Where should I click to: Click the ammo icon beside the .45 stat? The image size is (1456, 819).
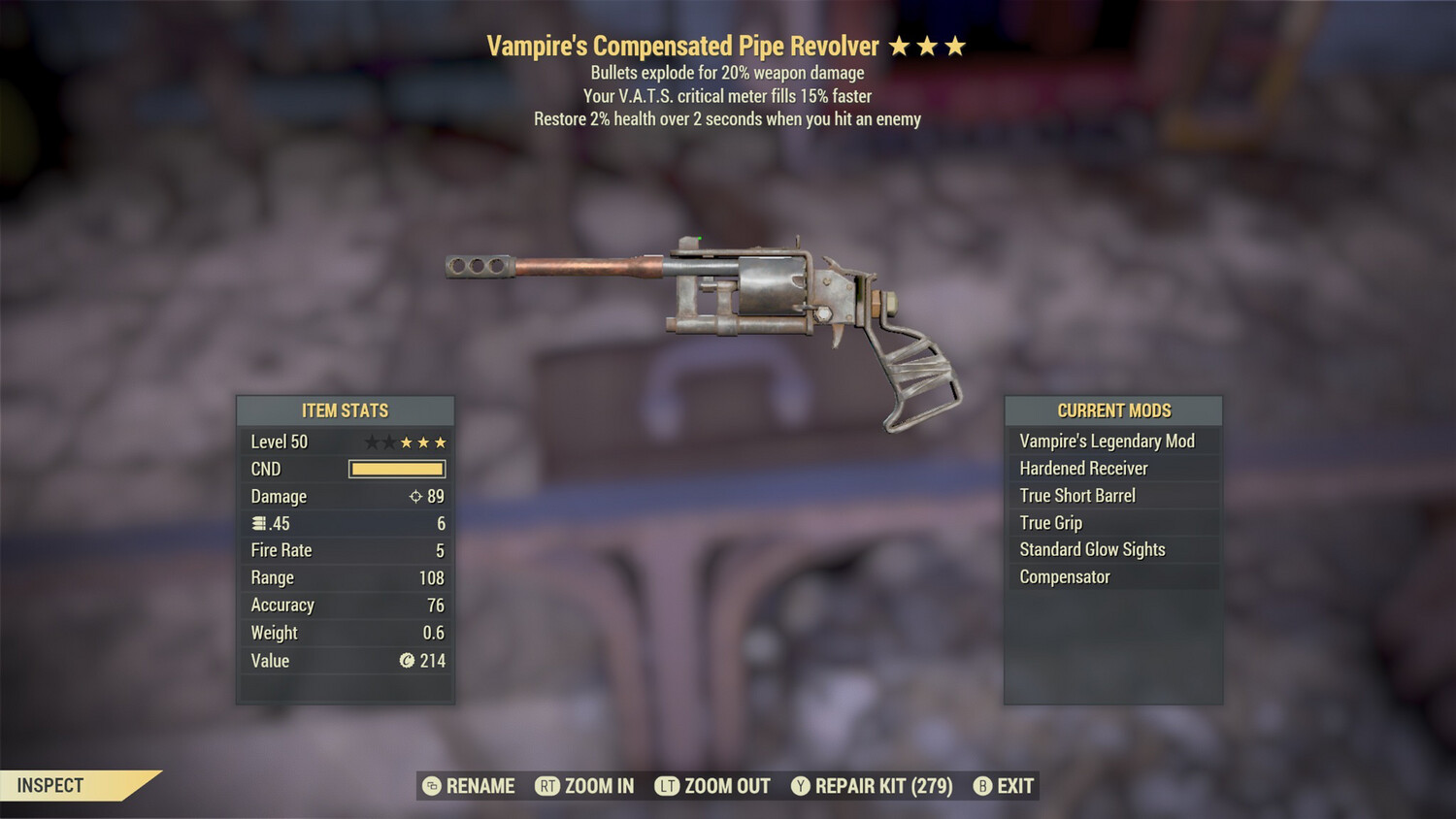257,523
